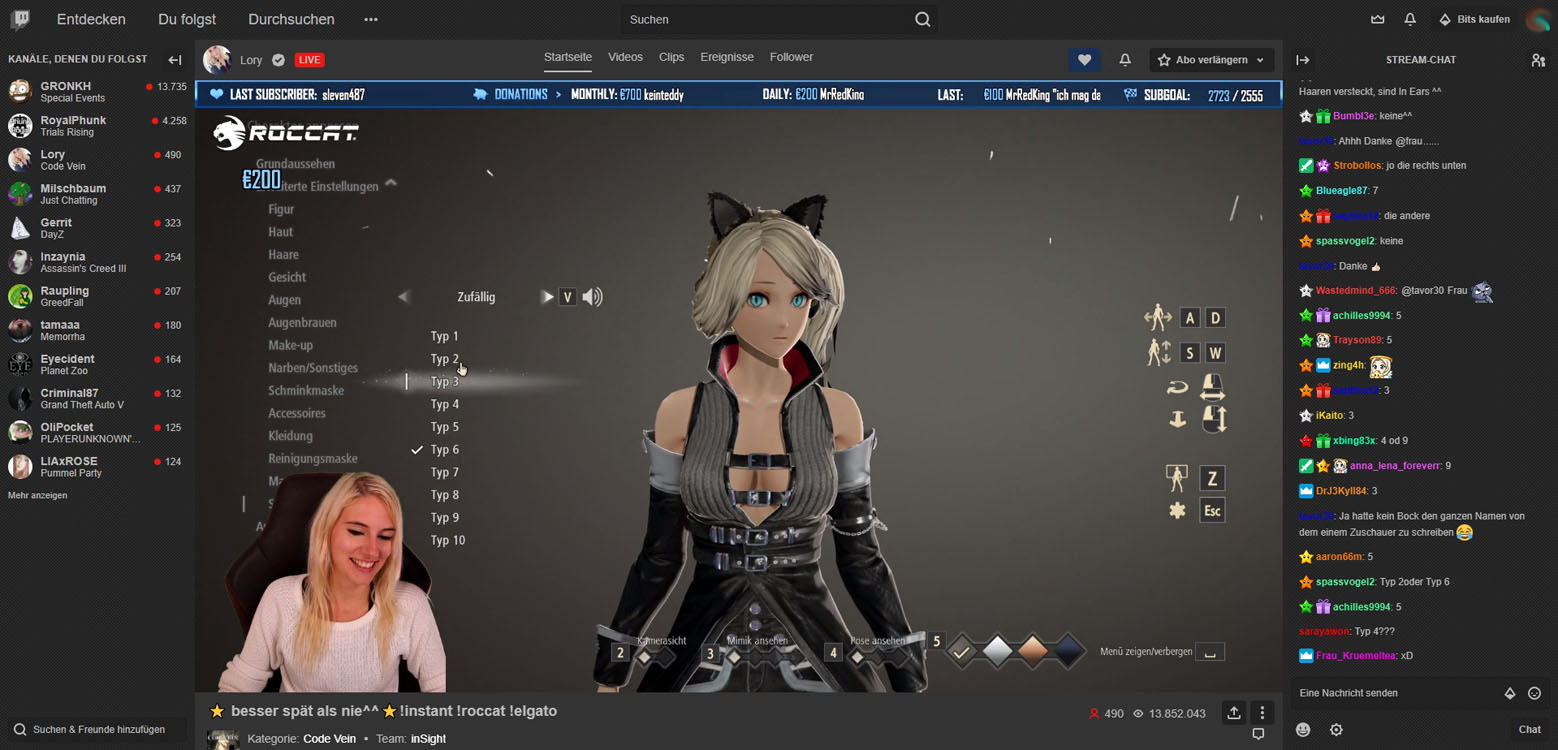The image size is (1558, 750).
Task: Toggle the speaker sound icon
Action: (593, 297)
